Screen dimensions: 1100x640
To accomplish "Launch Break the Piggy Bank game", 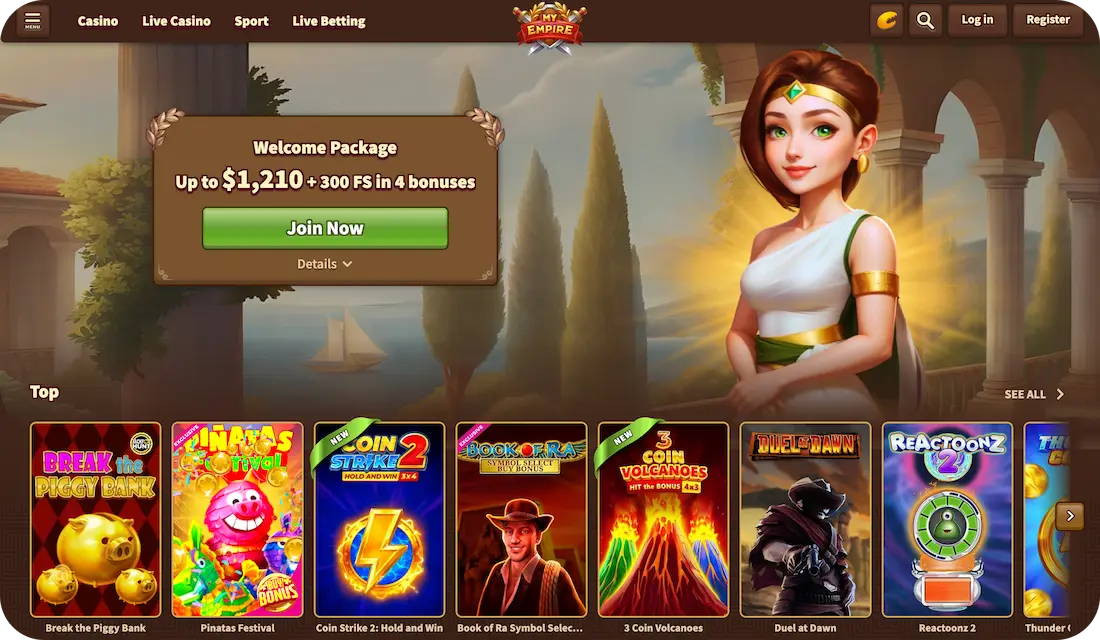I will (x=95, y=519).
